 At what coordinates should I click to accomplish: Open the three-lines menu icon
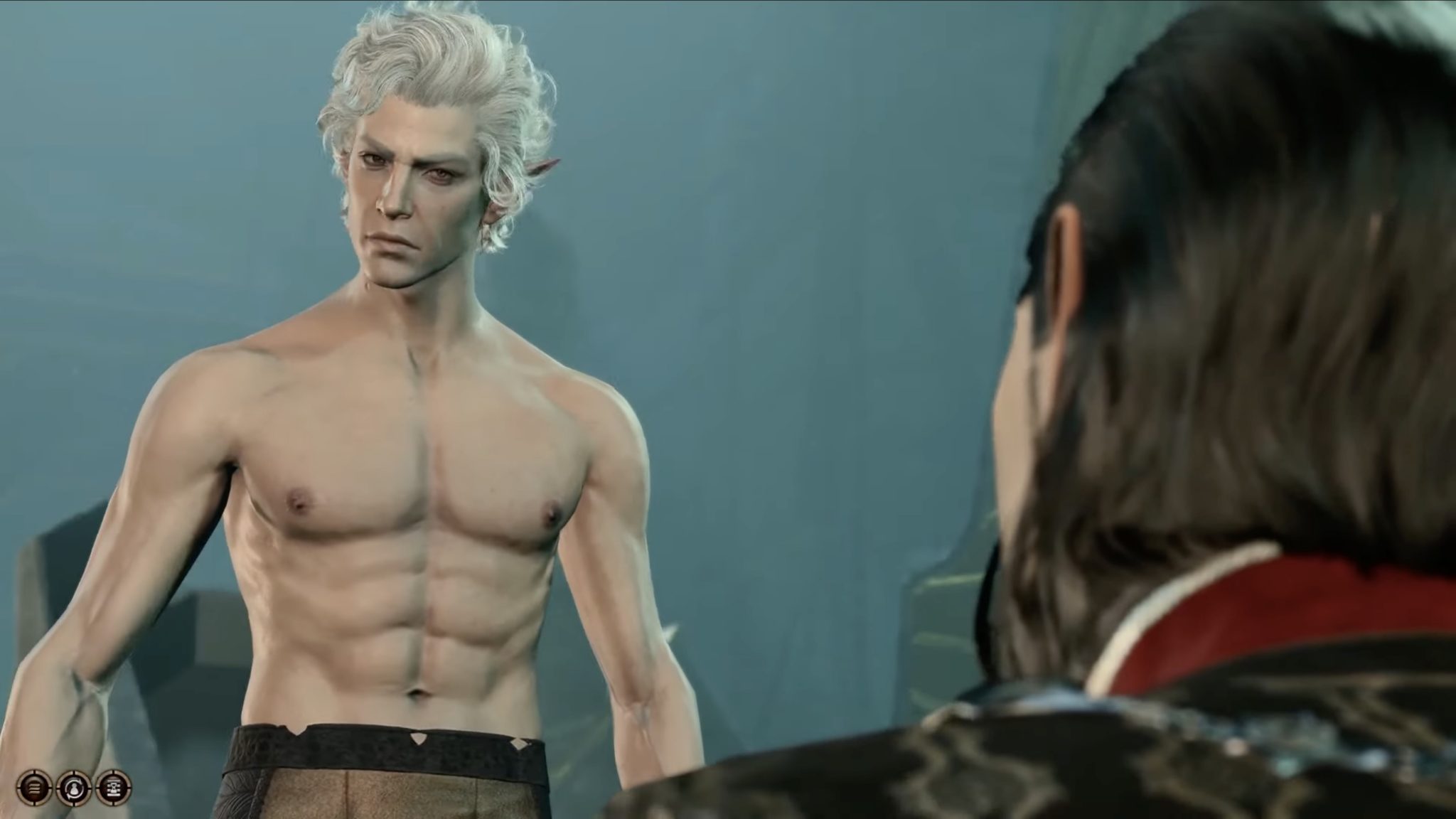point(33,786)
